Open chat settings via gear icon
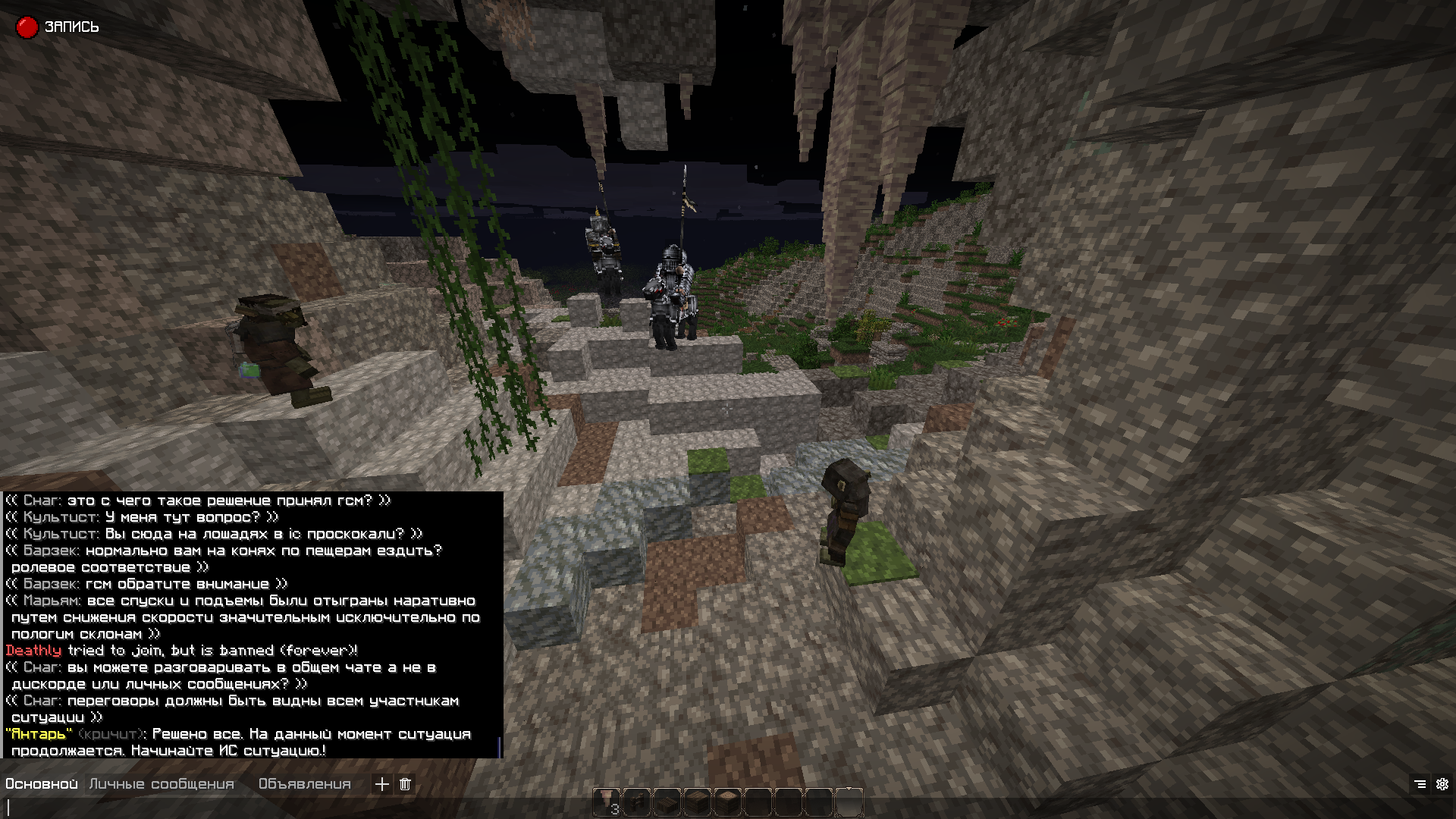The width and height of the screenshot is (1456, 819). point(1442,784)
